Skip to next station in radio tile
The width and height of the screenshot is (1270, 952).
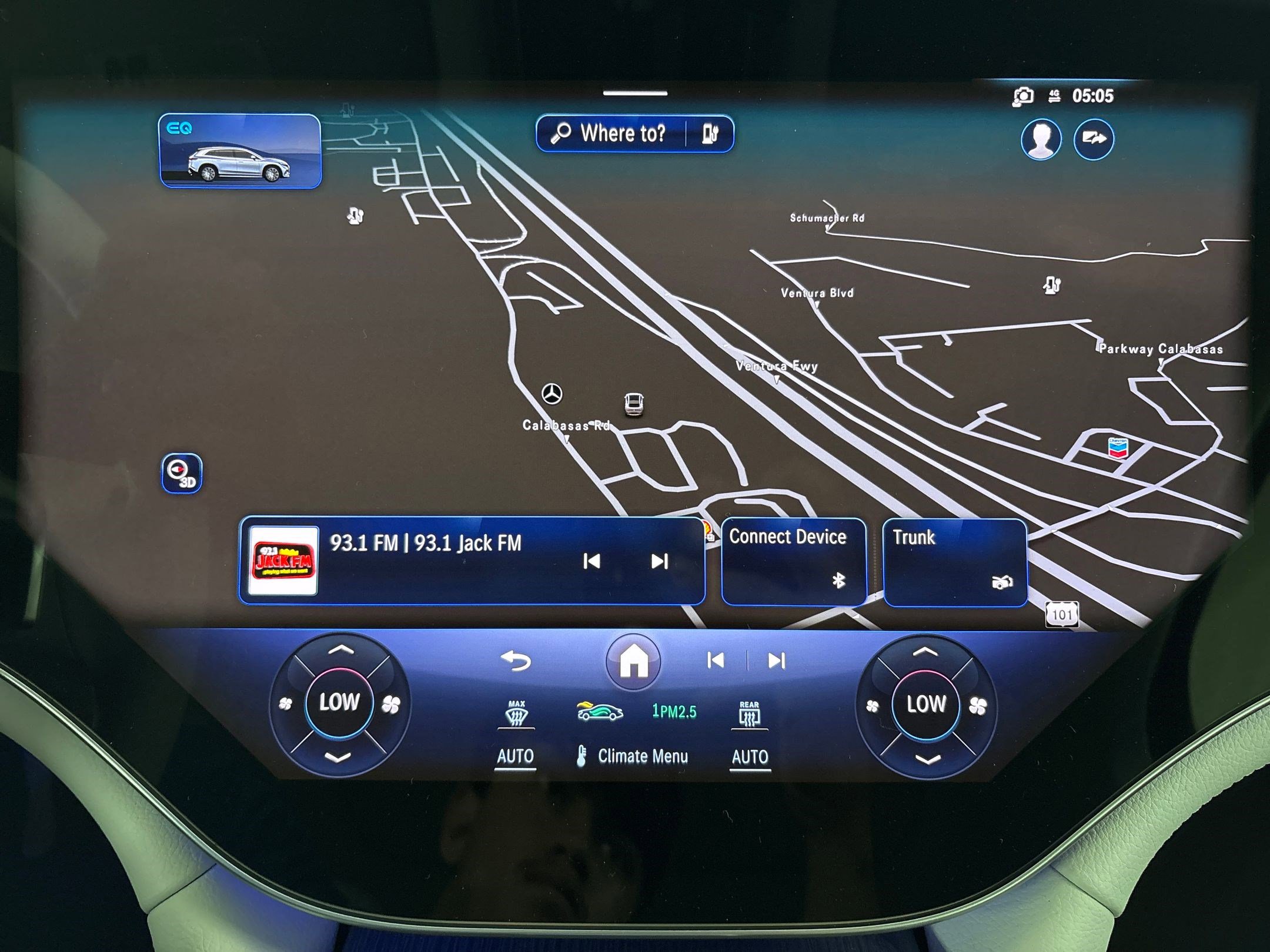click(659, 562)
